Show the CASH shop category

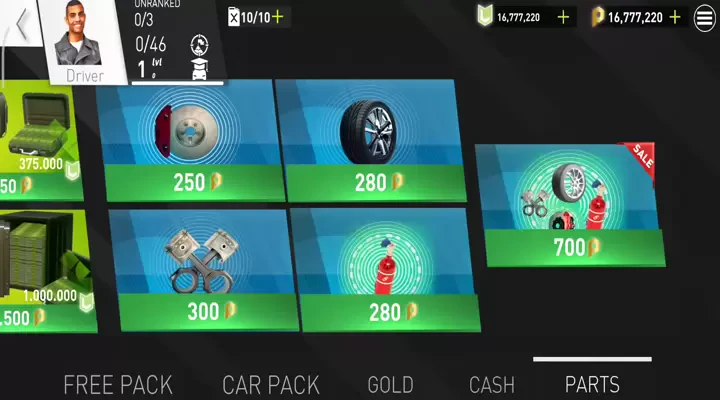coord(492,384)
